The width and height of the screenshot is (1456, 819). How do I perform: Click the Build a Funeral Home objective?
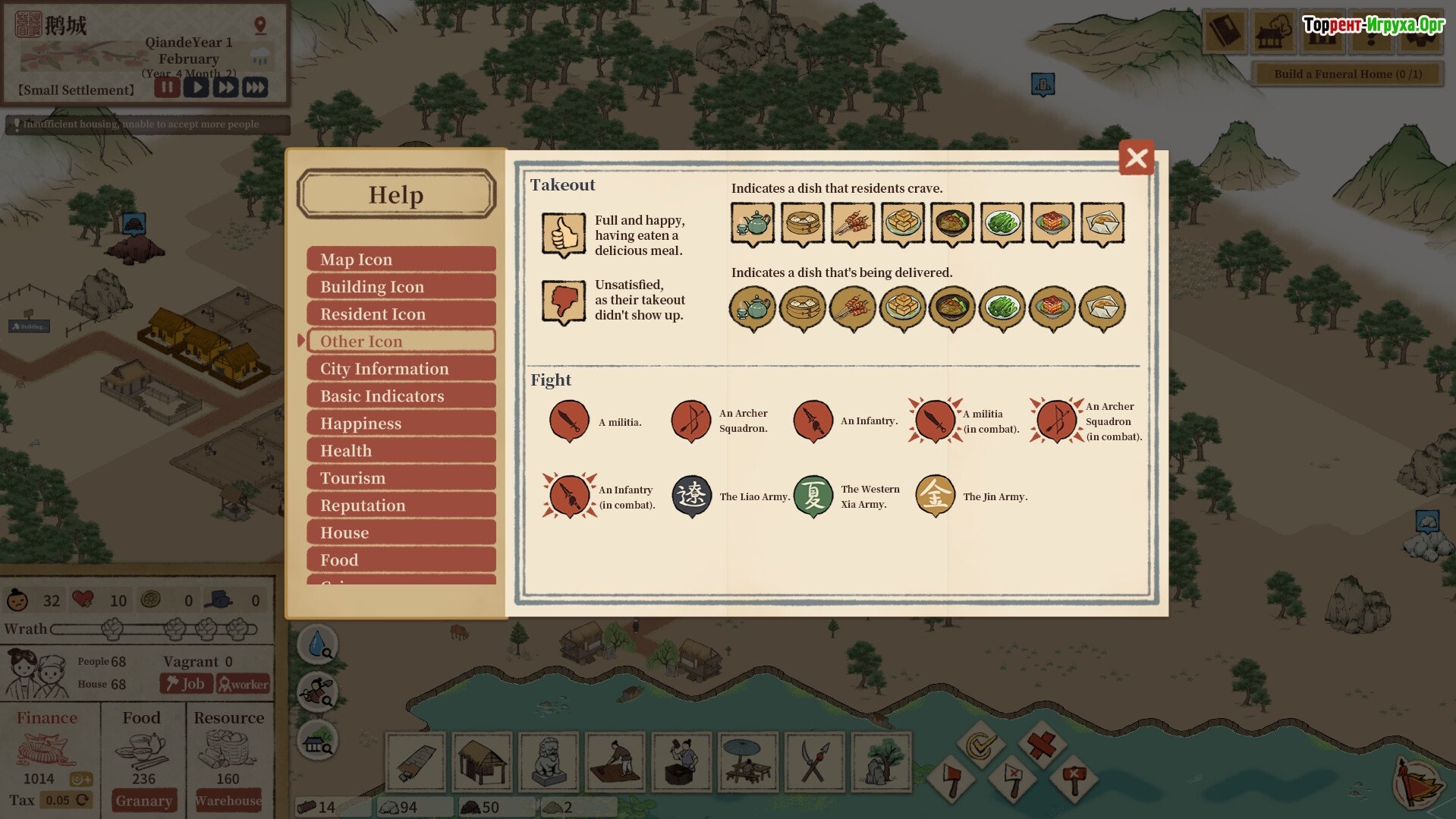pos(1347,74)
